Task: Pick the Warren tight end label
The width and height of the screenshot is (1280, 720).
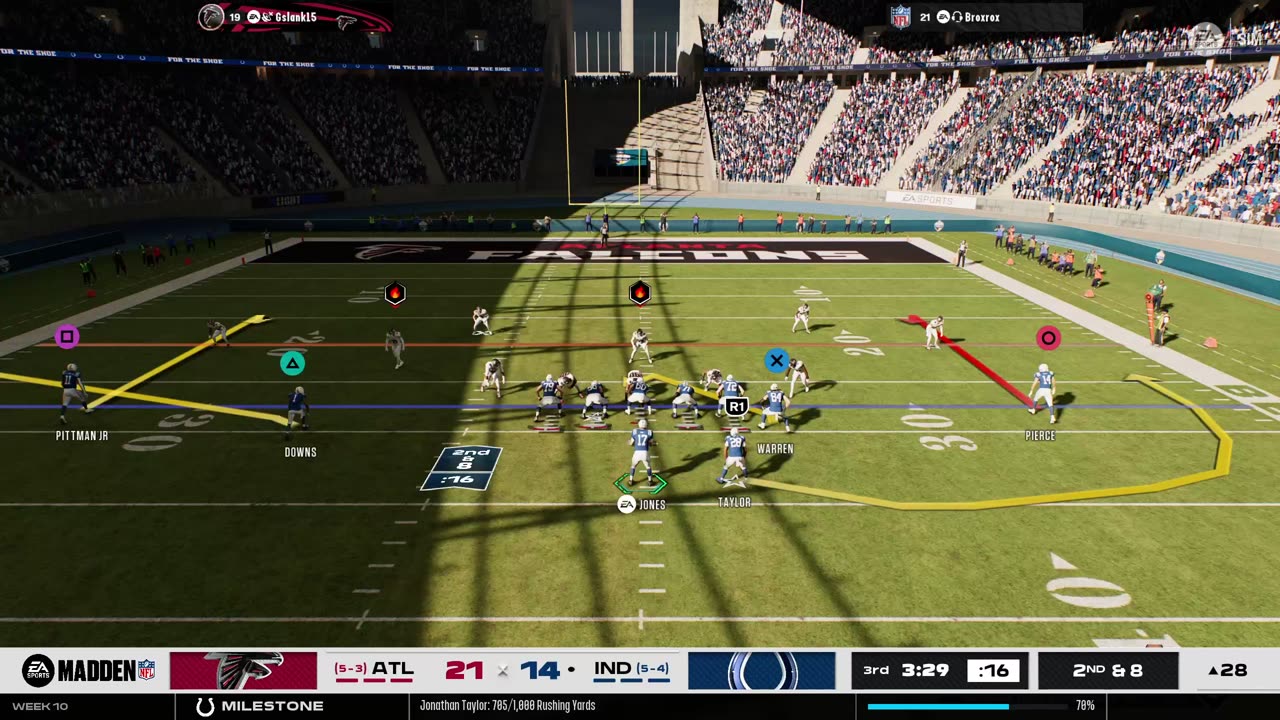Action: (775, 449)
